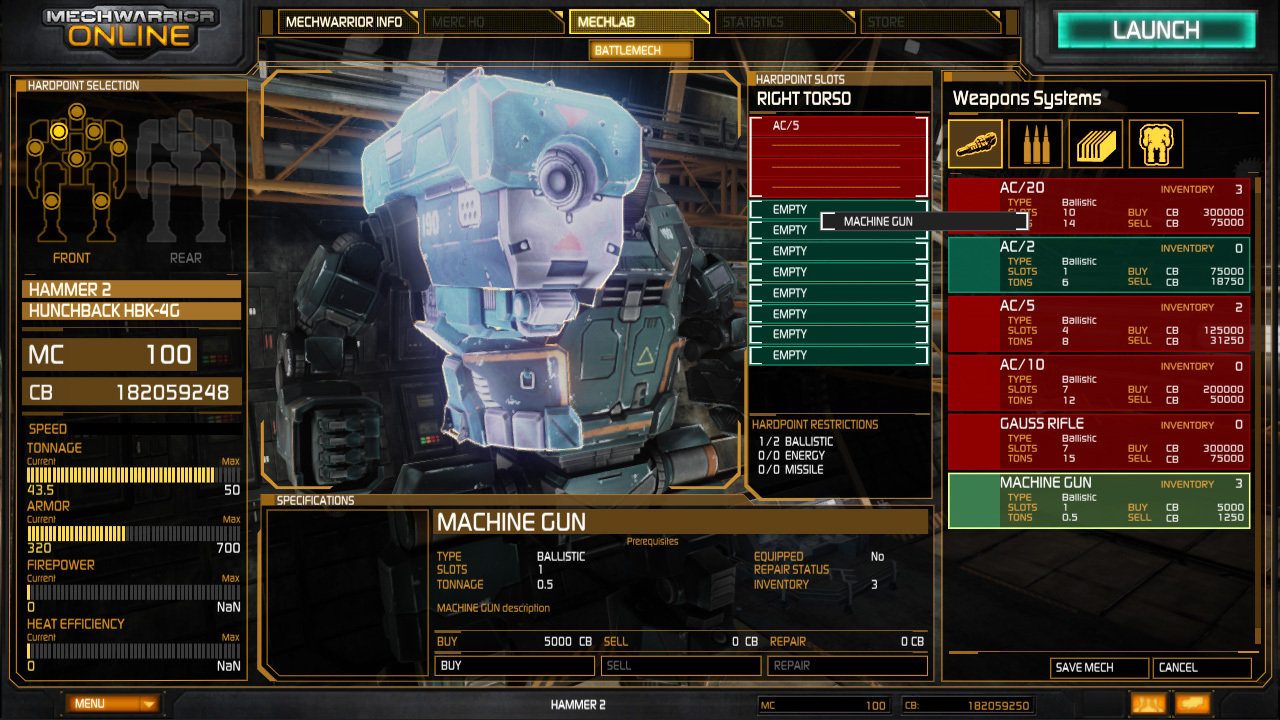Screen dimensions: 1280x720
Task: Choose the AC/20 weapon entry
Action: point(1098,206)
